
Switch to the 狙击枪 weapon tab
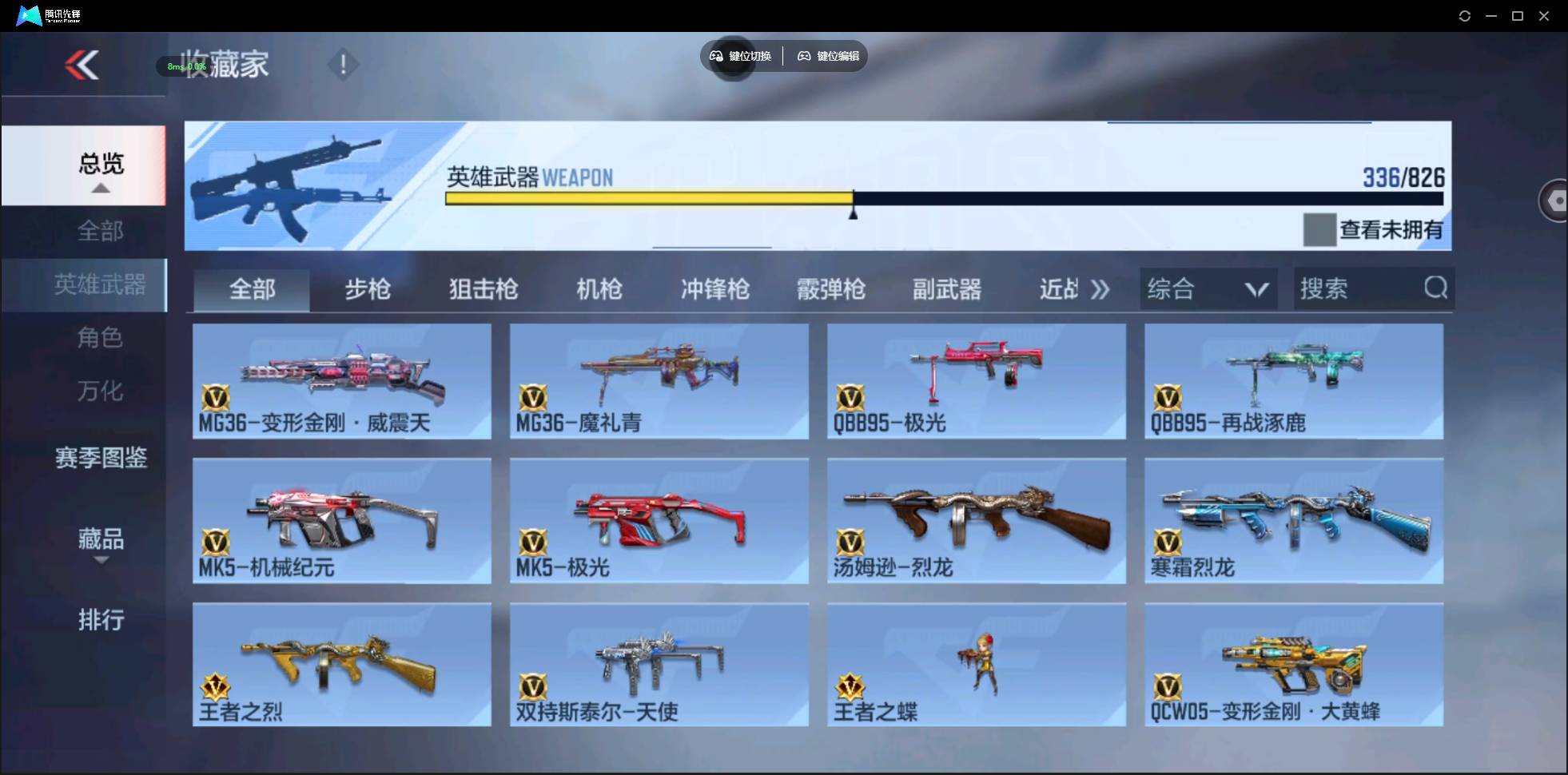[x=483, y=289]
